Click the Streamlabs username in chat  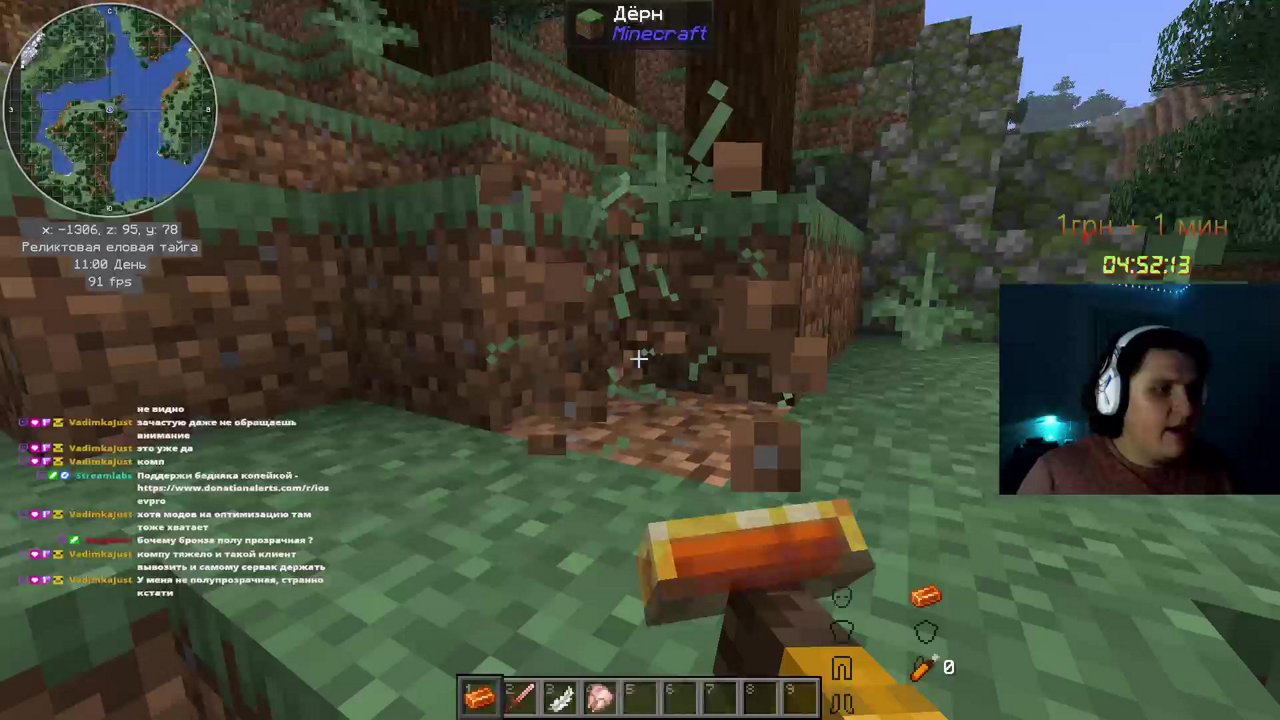(103, 475)
